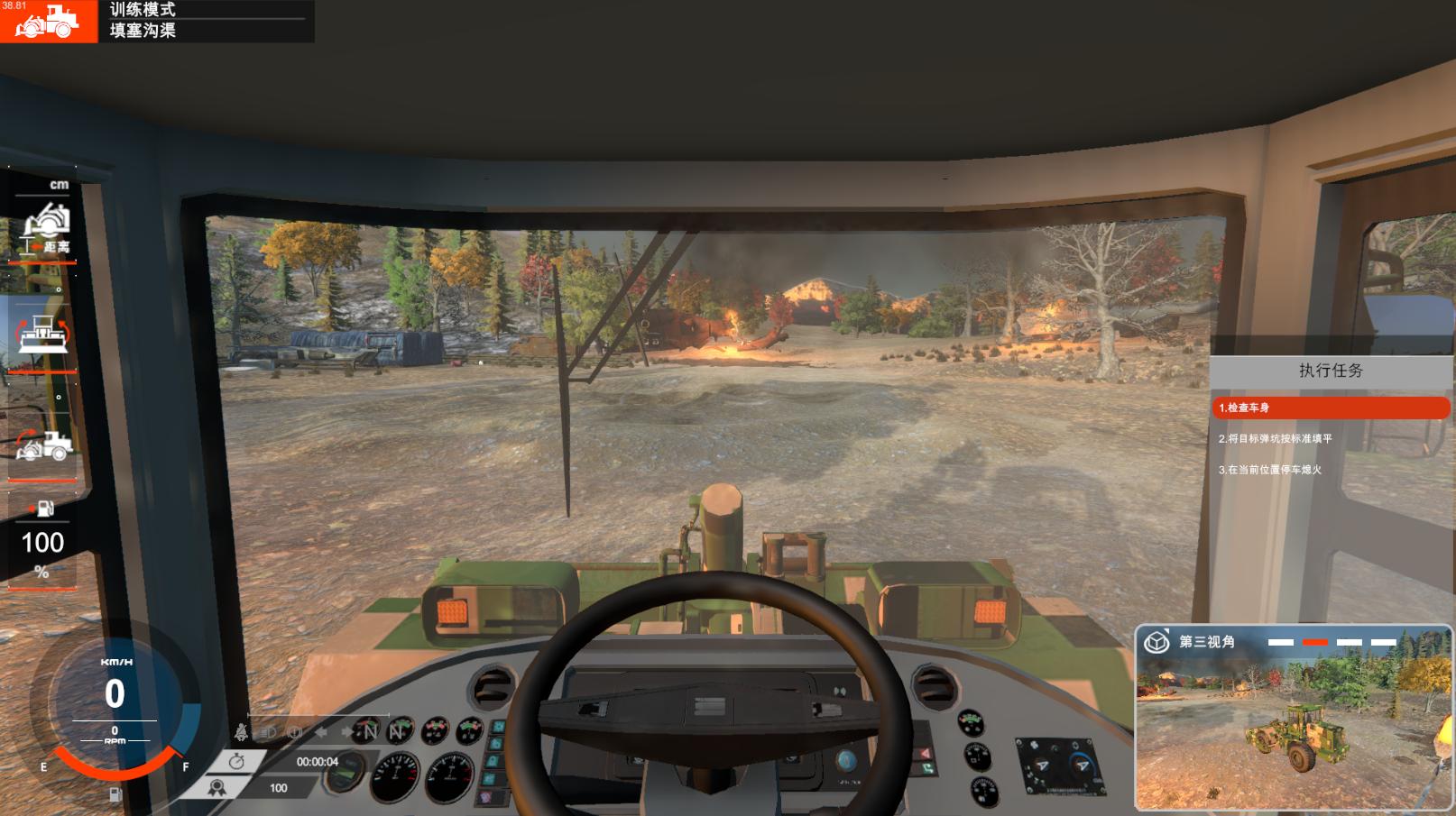Viewport: 1456px width, 816px height.
Task: Click the orange bulldozer mode icon
Action: coord(48,21)
